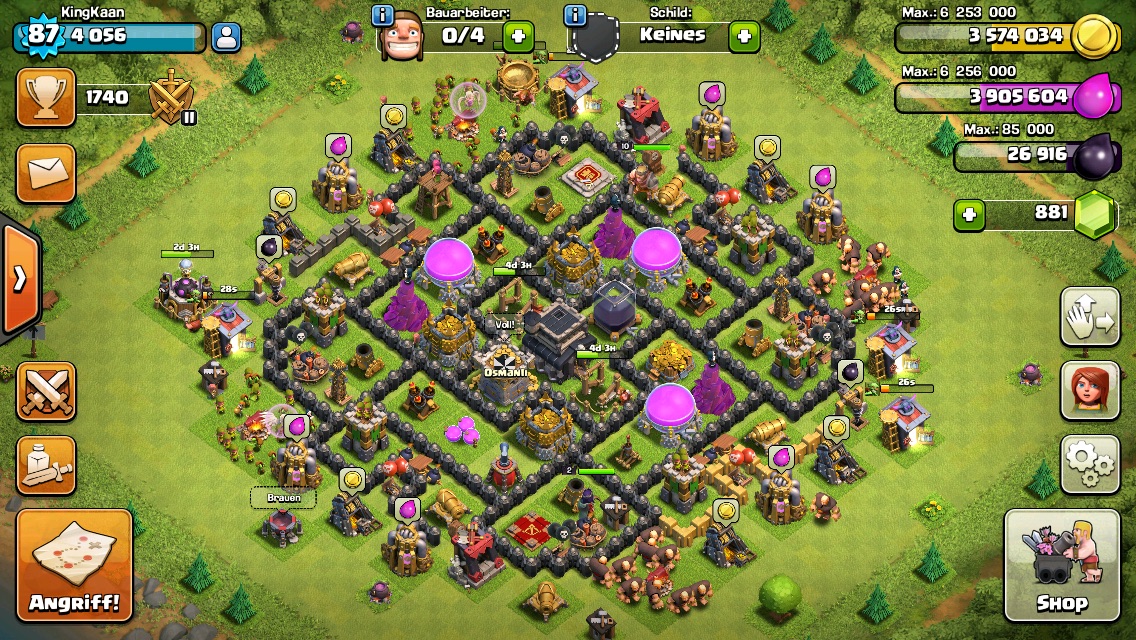Image resolution: width=1136 pixels, height=640 pixels.
Task: Open the layout editor hand button
Action: tap(1089, 317)
